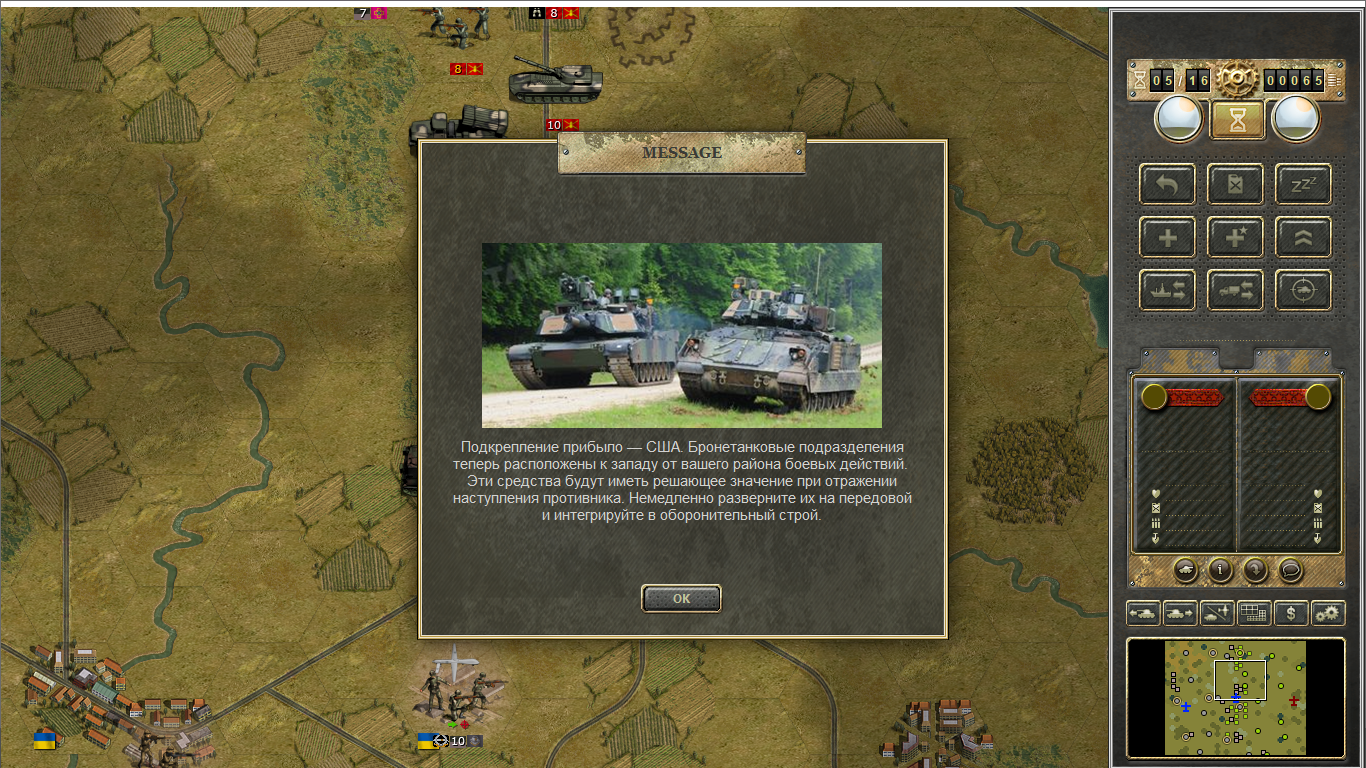Viewport: 1366px width, 768px height.
Task: Click the crossed fuel canister button
Action: coord(1235,184)
